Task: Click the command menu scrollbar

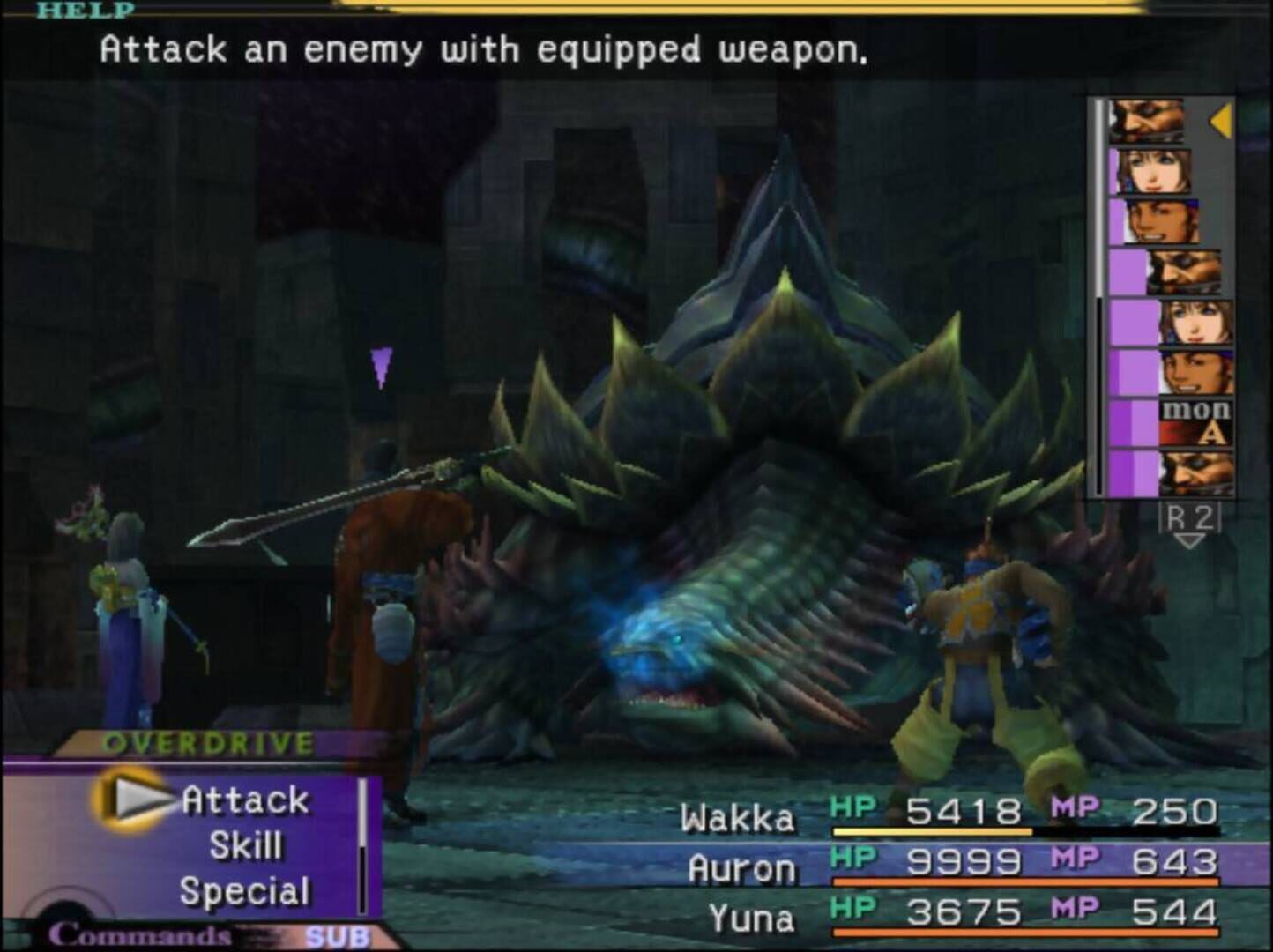Action: coord(365,842)
